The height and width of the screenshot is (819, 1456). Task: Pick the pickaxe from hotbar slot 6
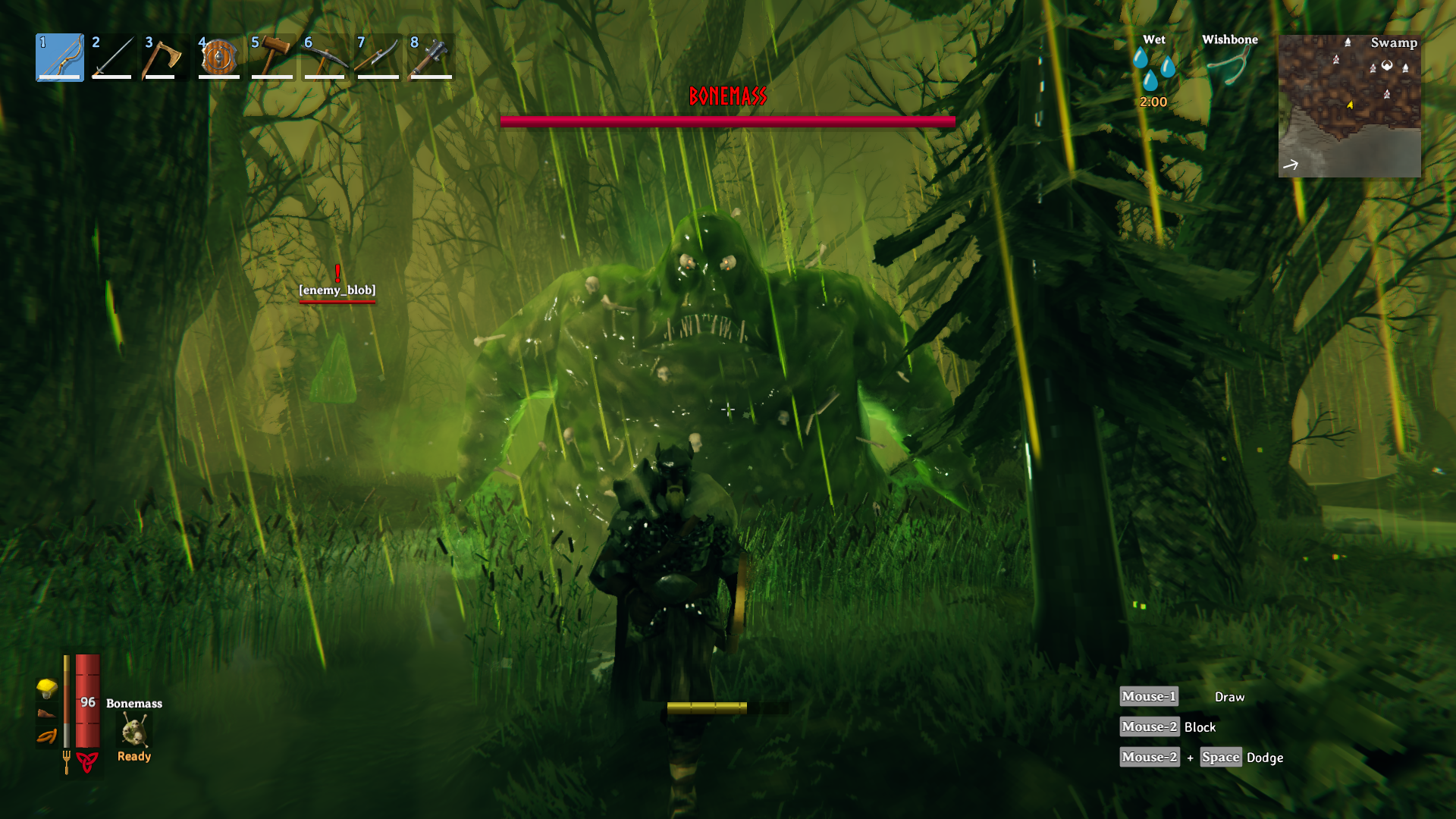click(x=325, y=57)
